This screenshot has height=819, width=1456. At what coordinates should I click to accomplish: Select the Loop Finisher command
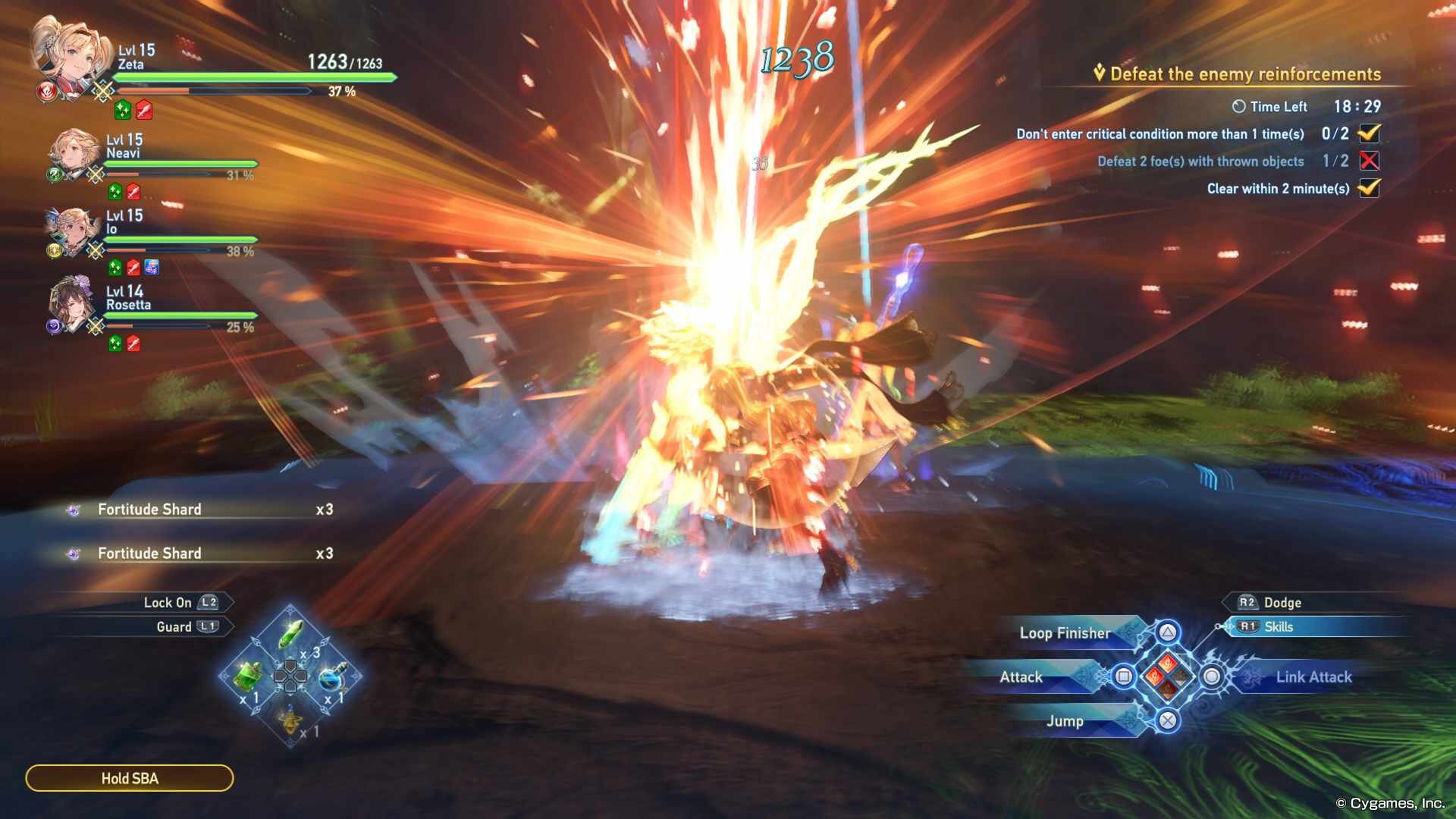click(x=1065, y=632)
